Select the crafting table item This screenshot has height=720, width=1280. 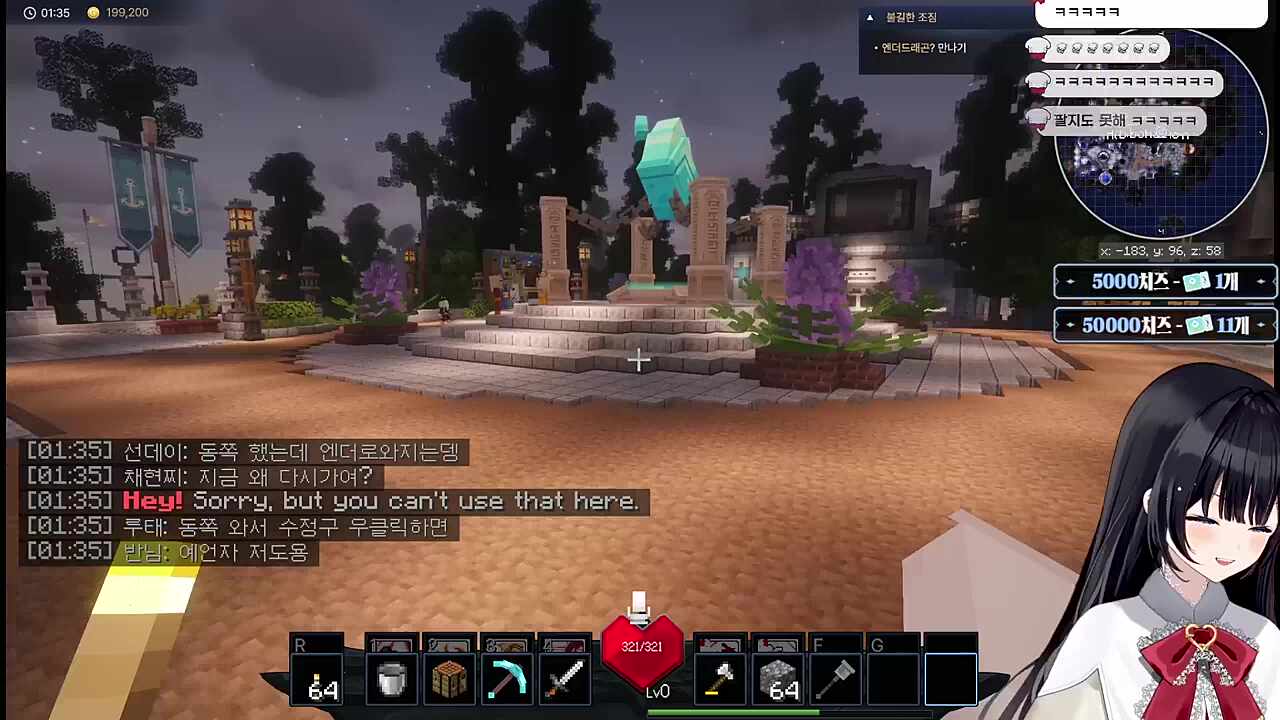point(449,678)
